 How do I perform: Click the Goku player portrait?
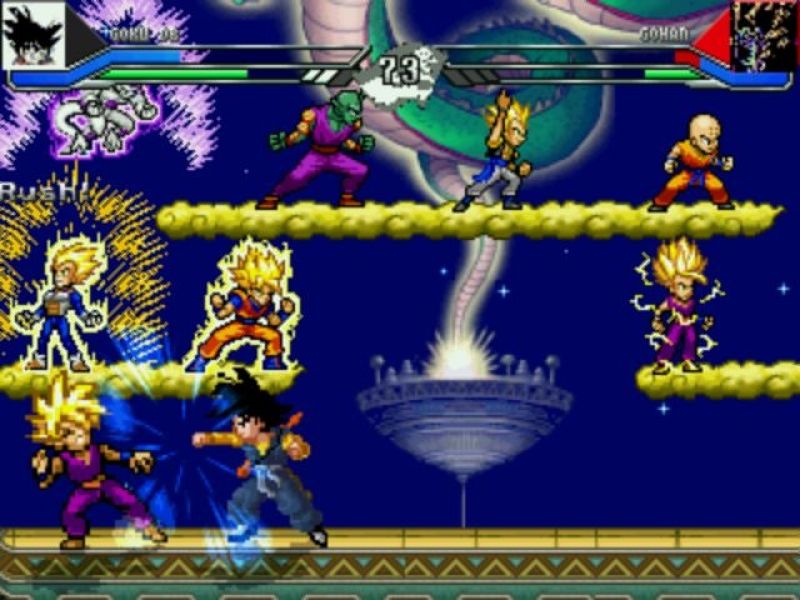tap(33, 35)
